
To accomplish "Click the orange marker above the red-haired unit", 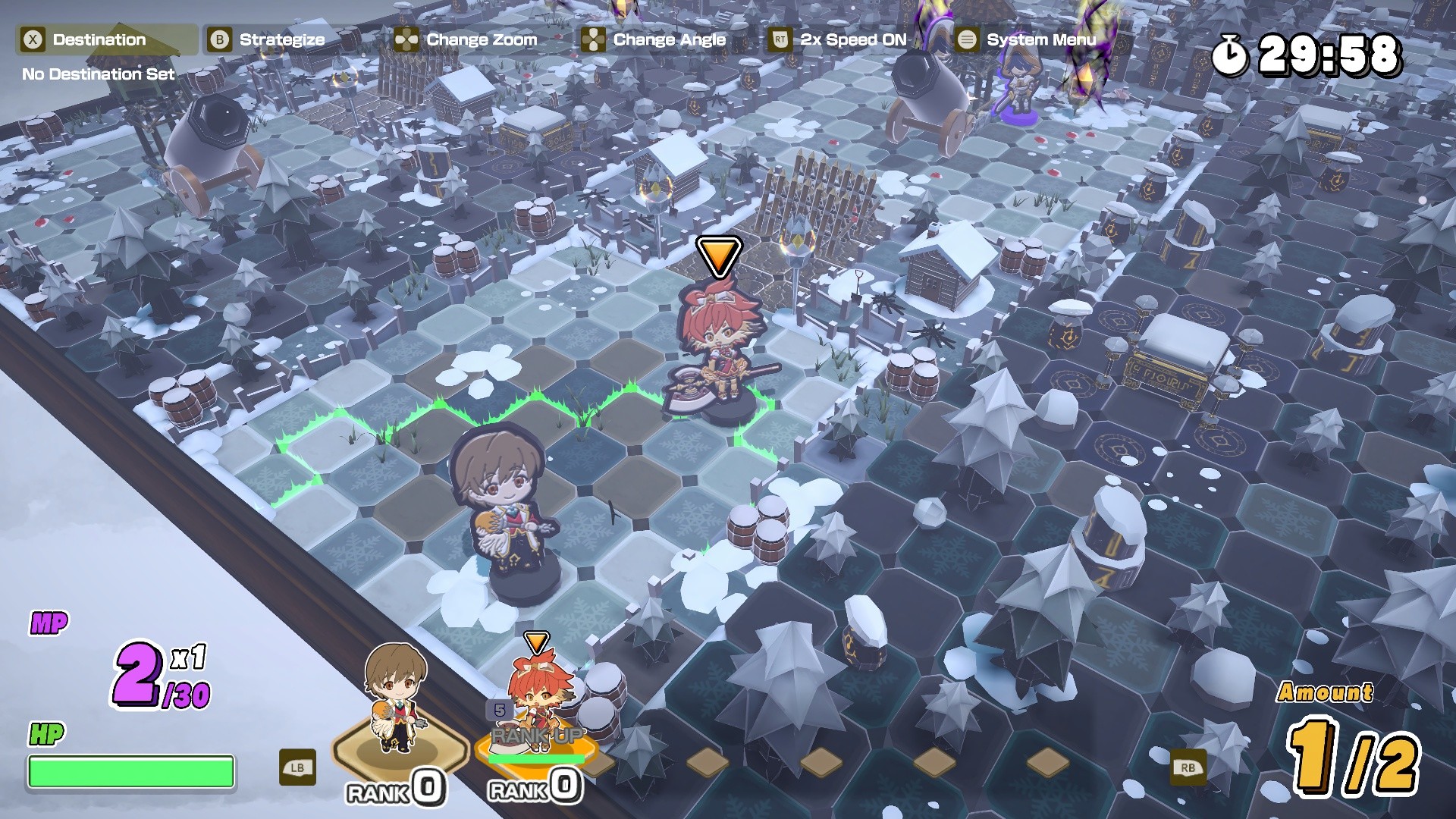I will click(x=718, y=256).
